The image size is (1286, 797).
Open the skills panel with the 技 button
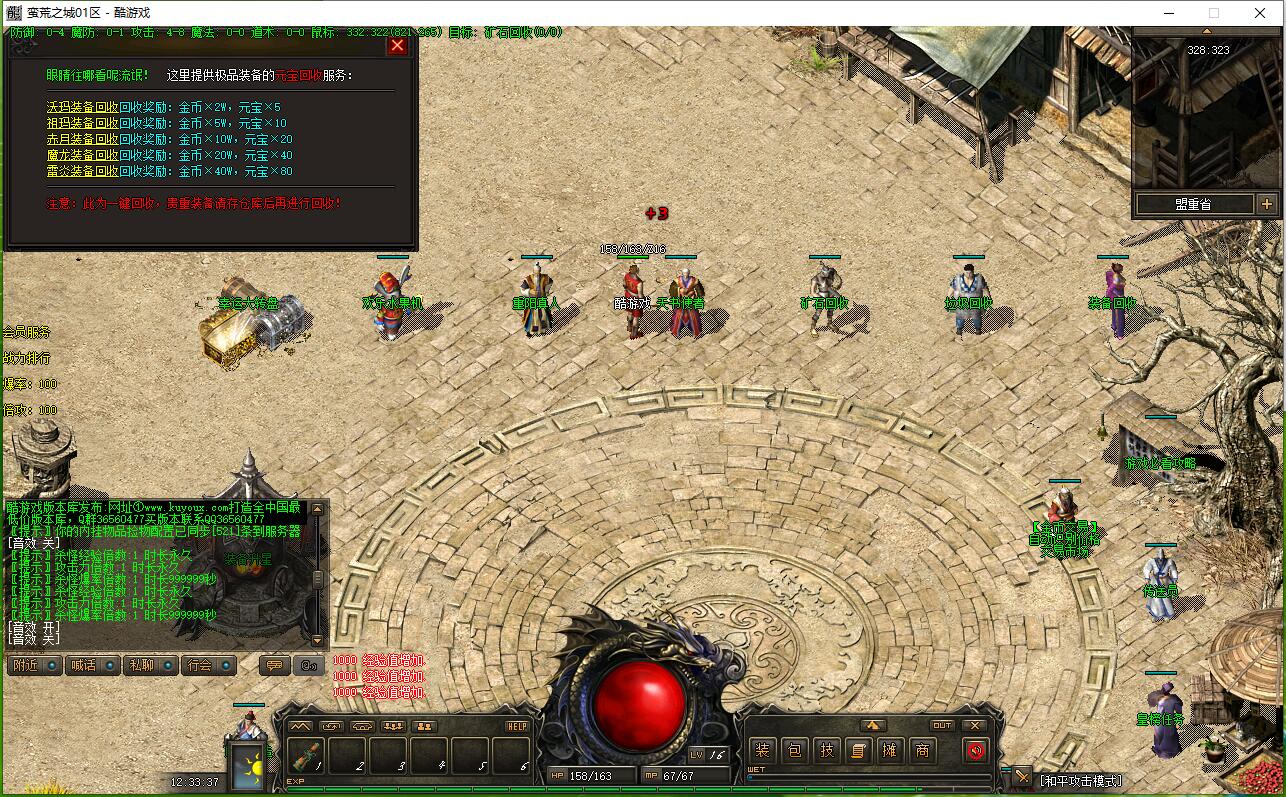(827, 750)
